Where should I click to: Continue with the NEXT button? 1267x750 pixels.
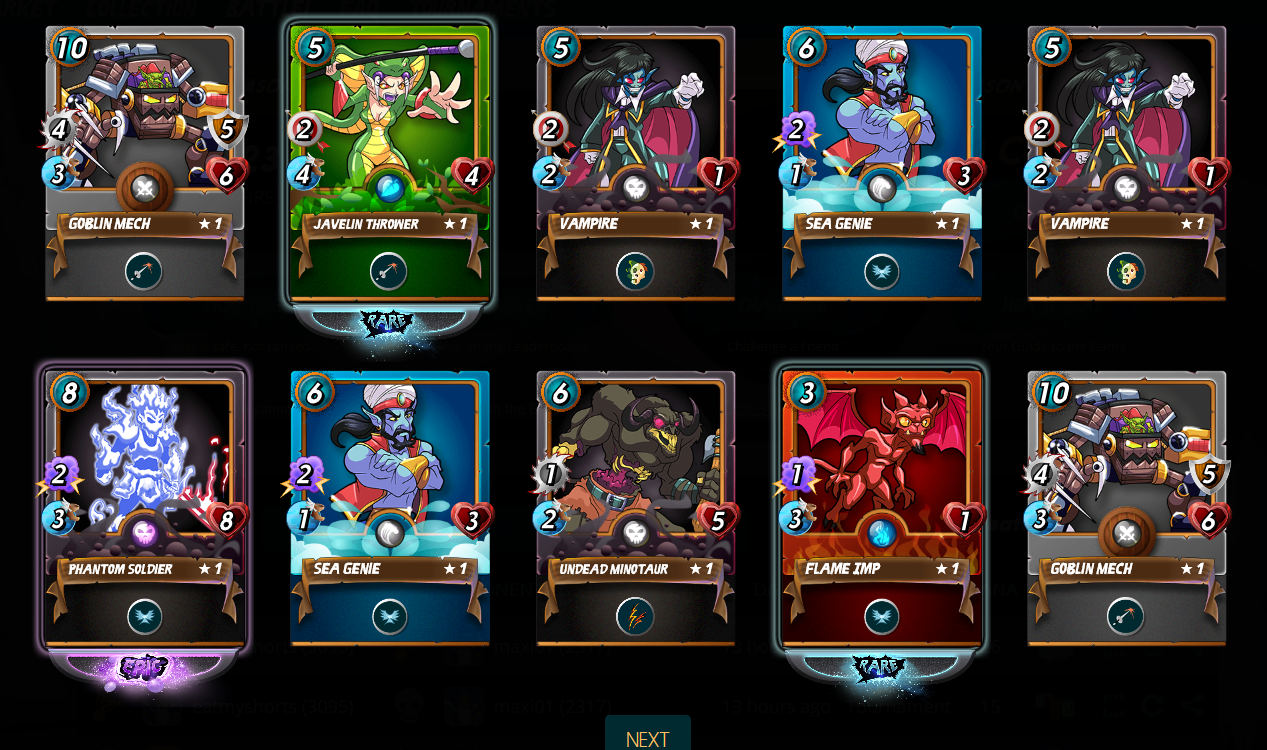(647, 738)
